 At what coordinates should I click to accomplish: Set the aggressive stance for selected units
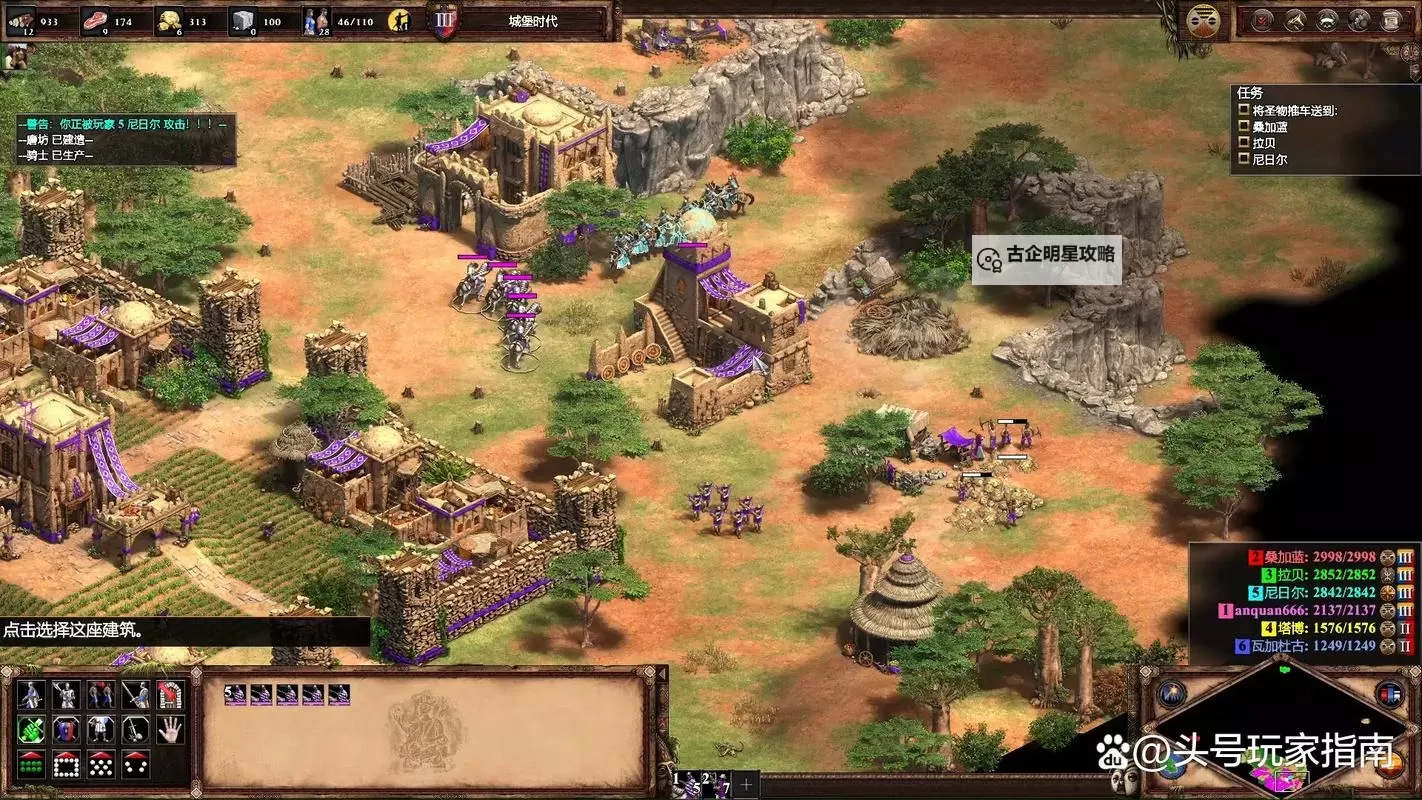point(32,695)
